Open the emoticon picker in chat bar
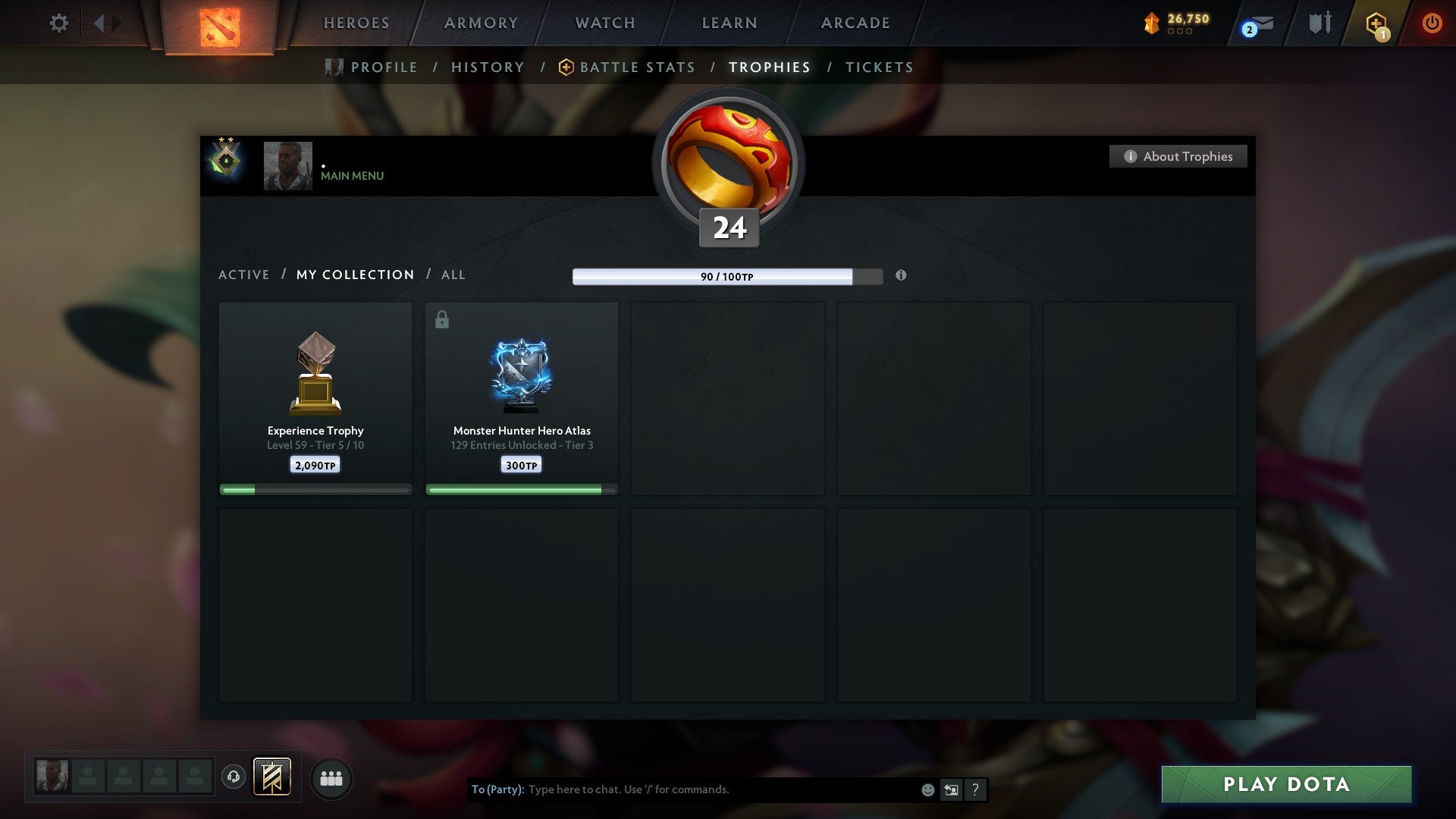This screenshot has width=1456, height=819. (x=928, y=789)
